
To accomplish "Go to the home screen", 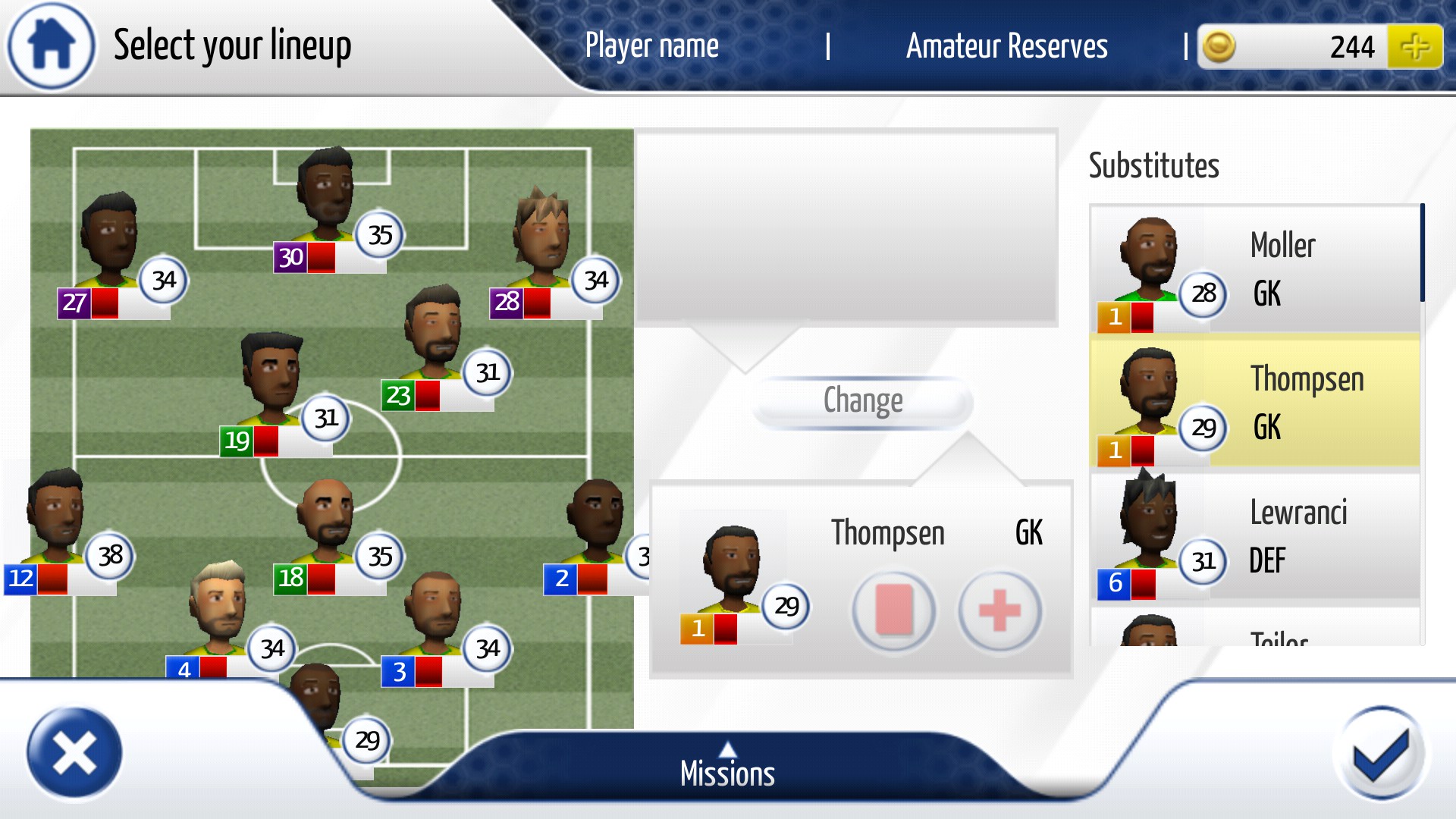I will pos(51,45).
